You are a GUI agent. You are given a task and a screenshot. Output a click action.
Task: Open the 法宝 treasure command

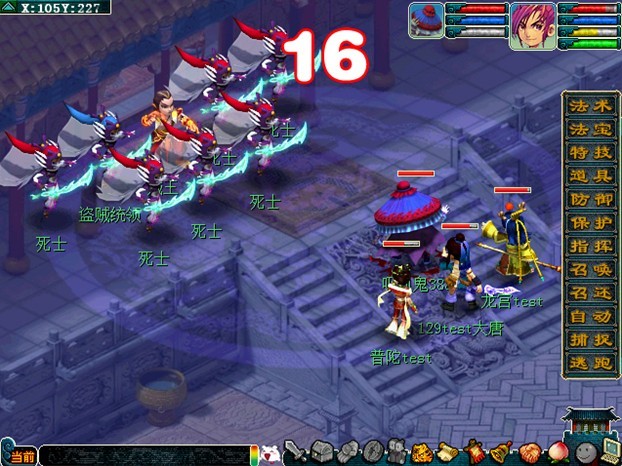pos(583,128)
